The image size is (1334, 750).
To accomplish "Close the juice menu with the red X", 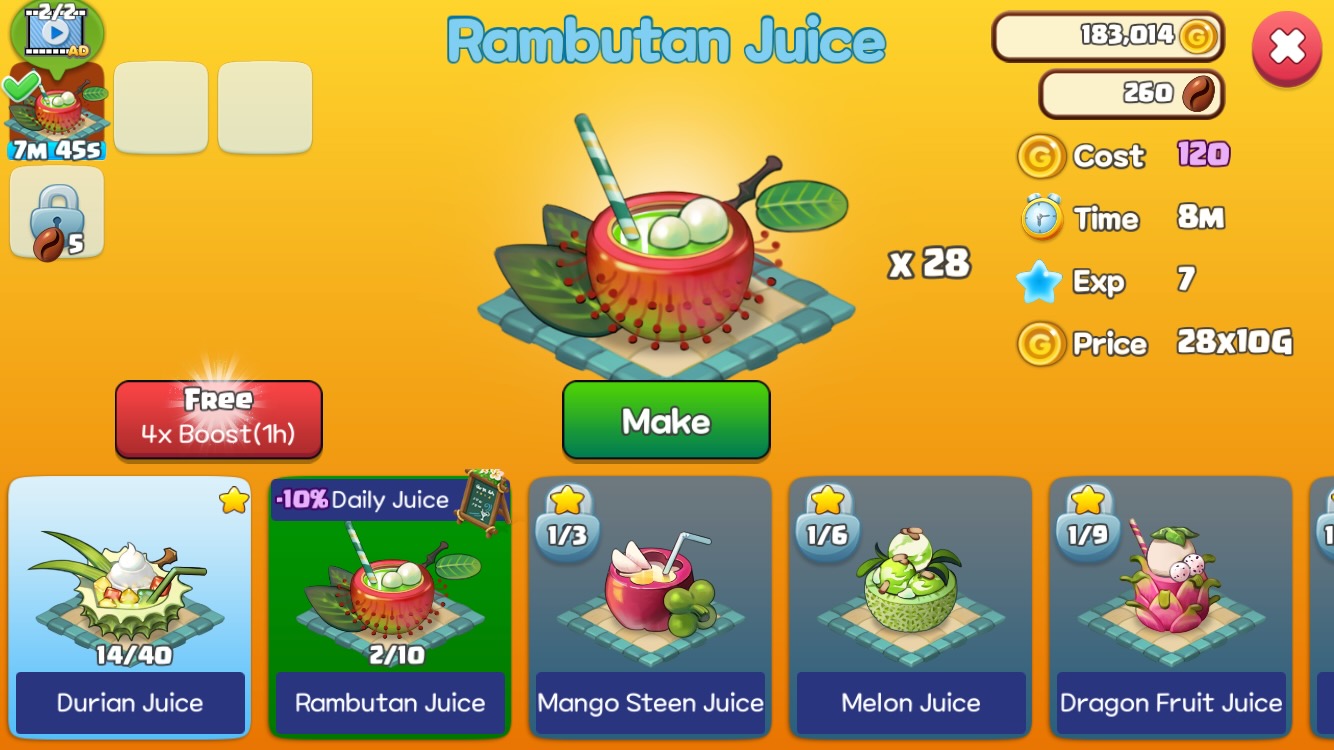I will (x=1286, y=47).
